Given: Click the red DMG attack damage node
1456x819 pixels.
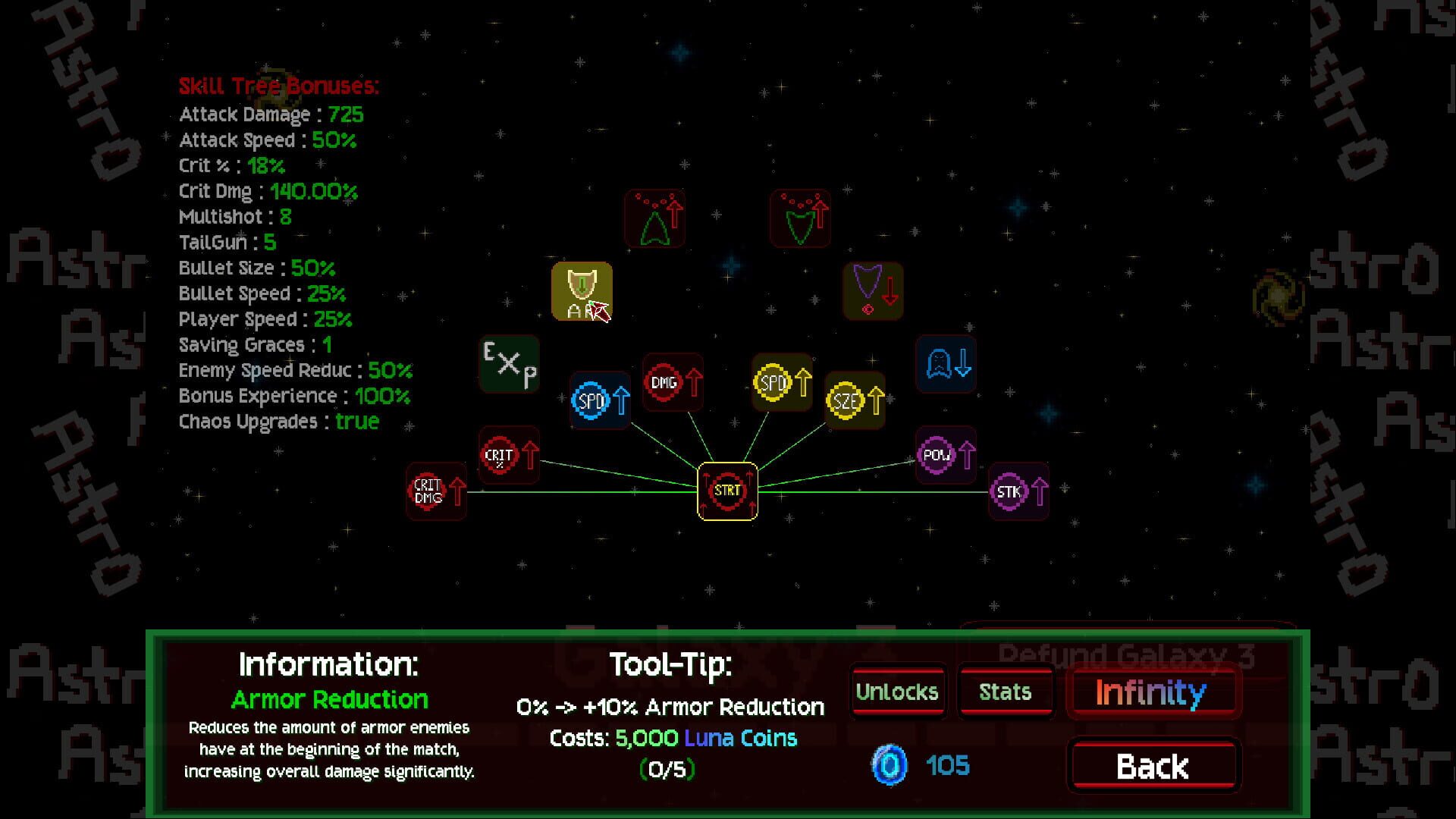Looking at the screenshot, I should click(672, 384).
